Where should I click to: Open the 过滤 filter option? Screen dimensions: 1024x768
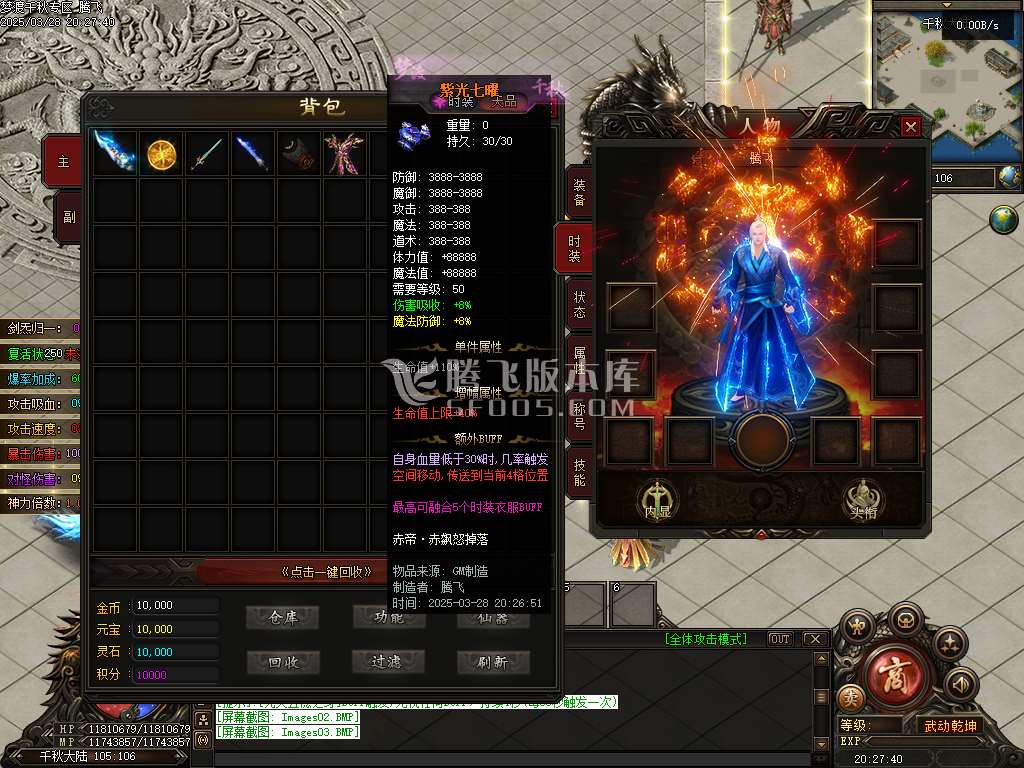click(x=388, y=662)
